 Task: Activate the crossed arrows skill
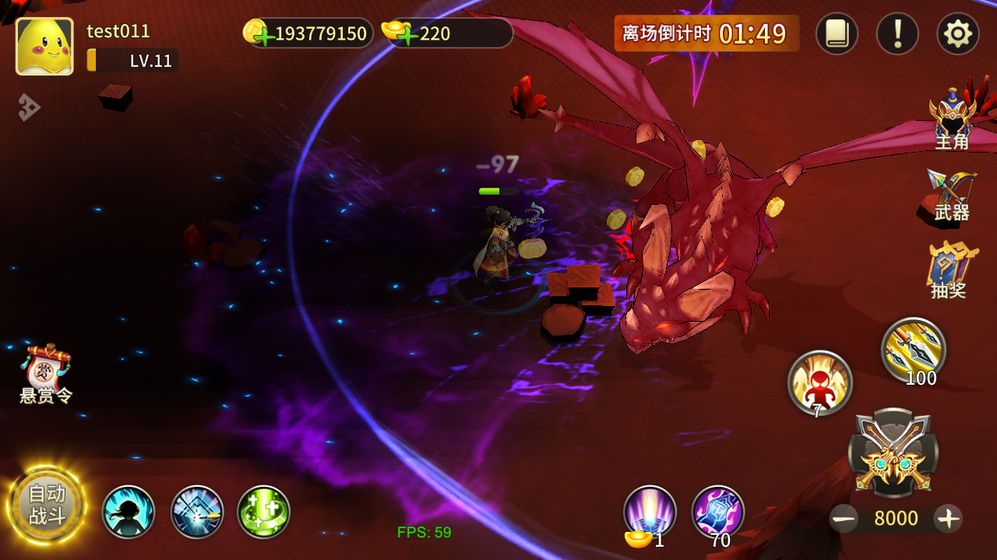coord(197,511)
